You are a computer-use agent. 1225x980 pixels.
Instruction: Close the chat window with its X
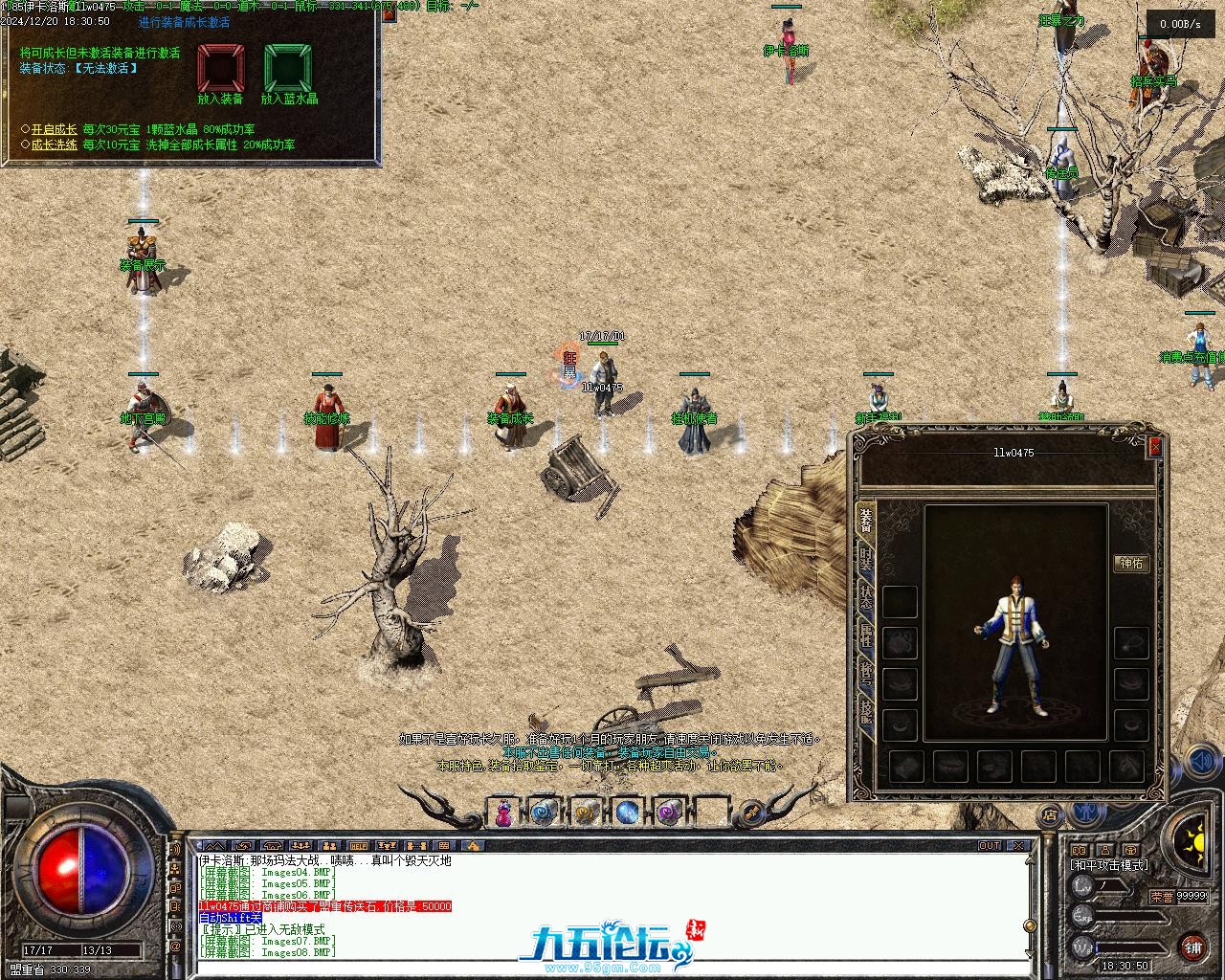pyautogui.click(x=1019, y=846)
